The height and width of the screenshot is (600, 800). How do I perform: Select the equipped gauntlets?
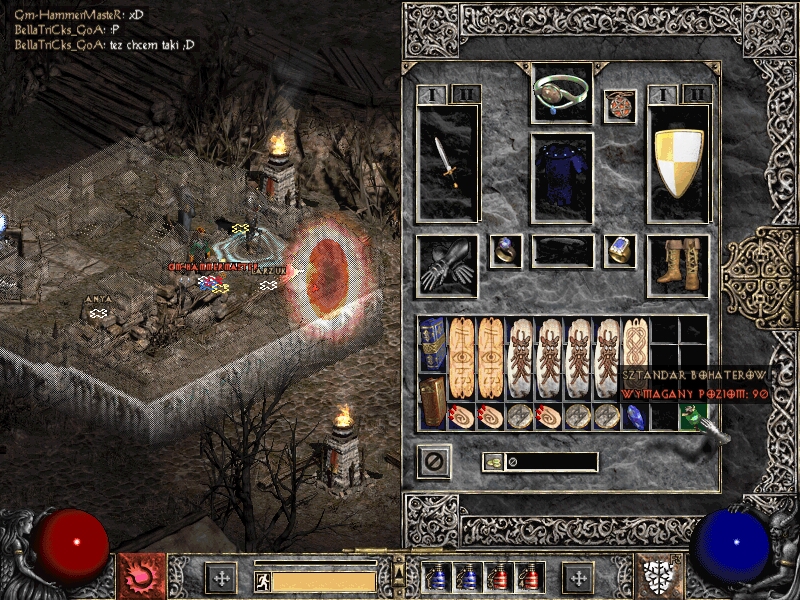point(447,266)
